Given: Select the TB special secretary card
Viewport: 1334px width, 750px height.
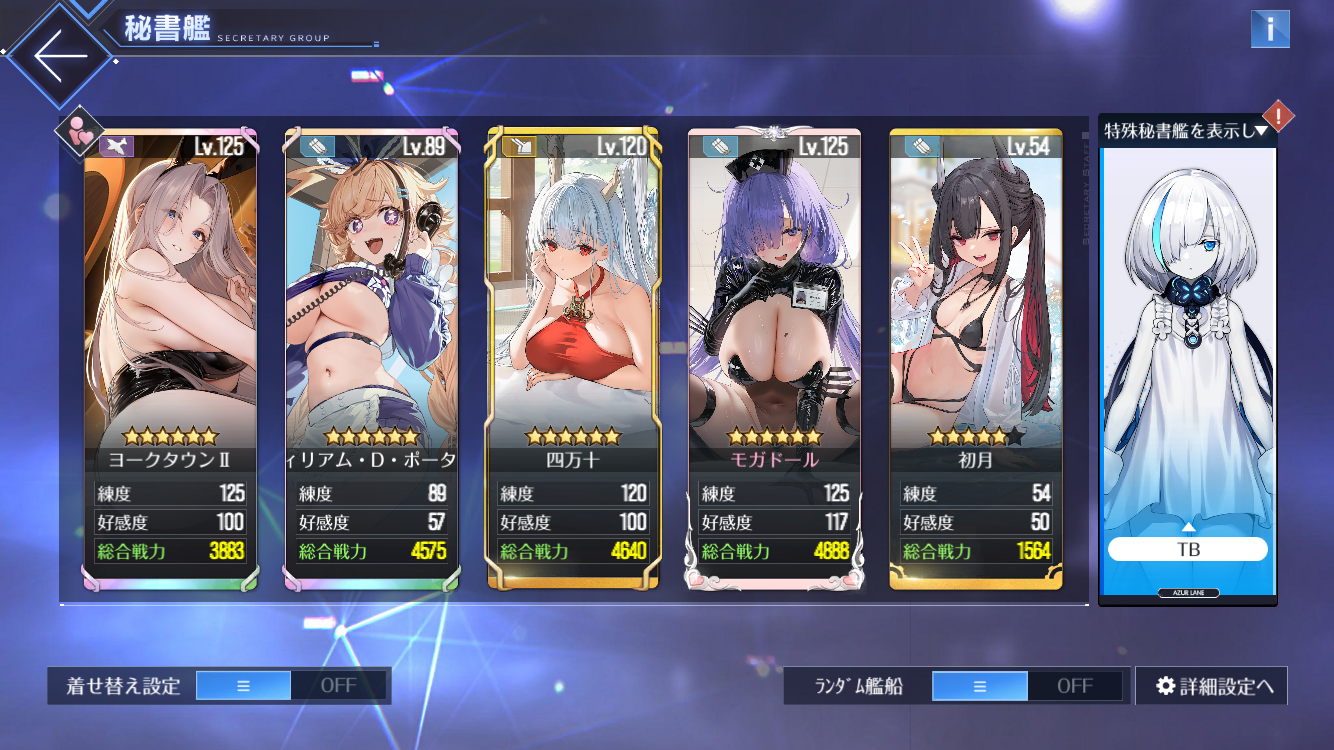Looking at the screenshot, I should 1188,370.
